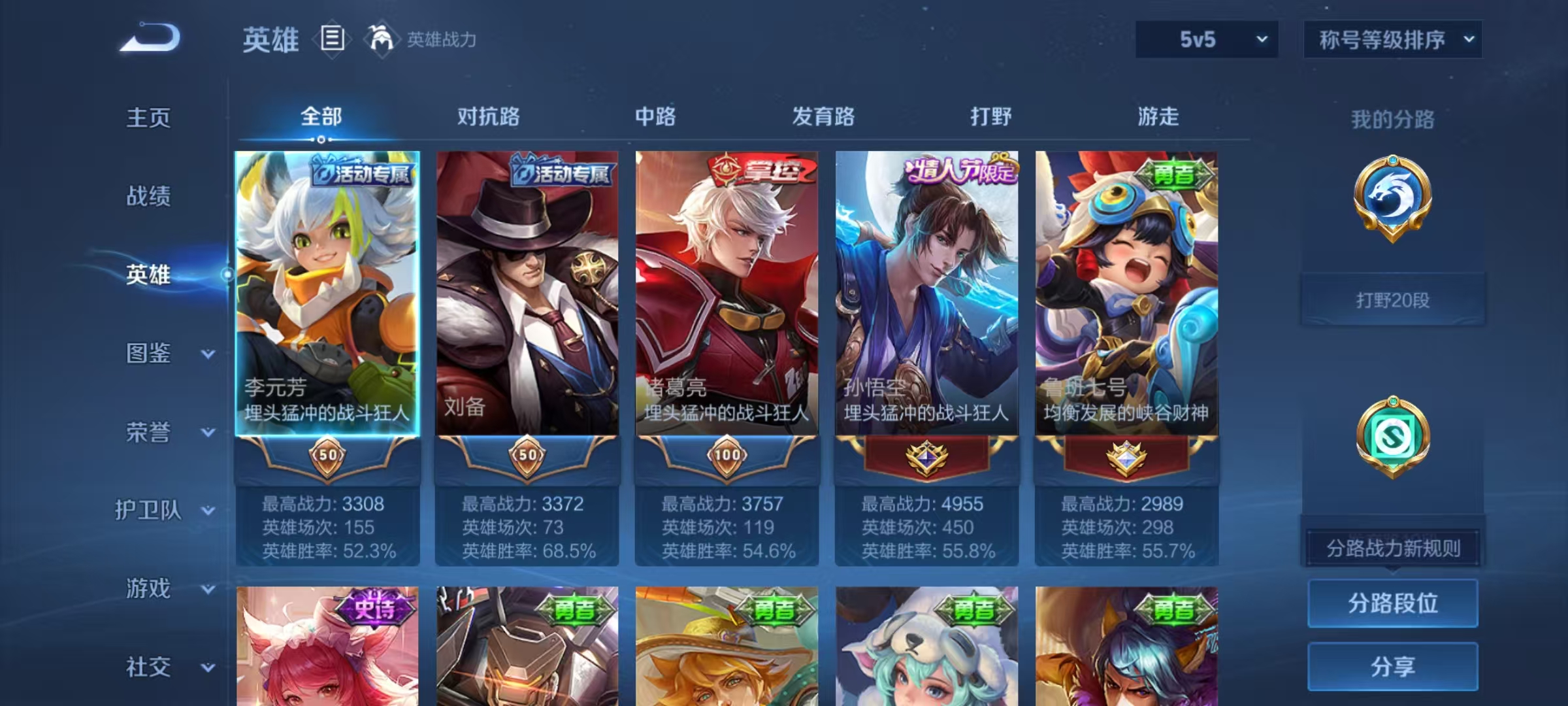
Task: Open the 分路段位 panel
Action: pyautogui.click(x=1393, y=603)
